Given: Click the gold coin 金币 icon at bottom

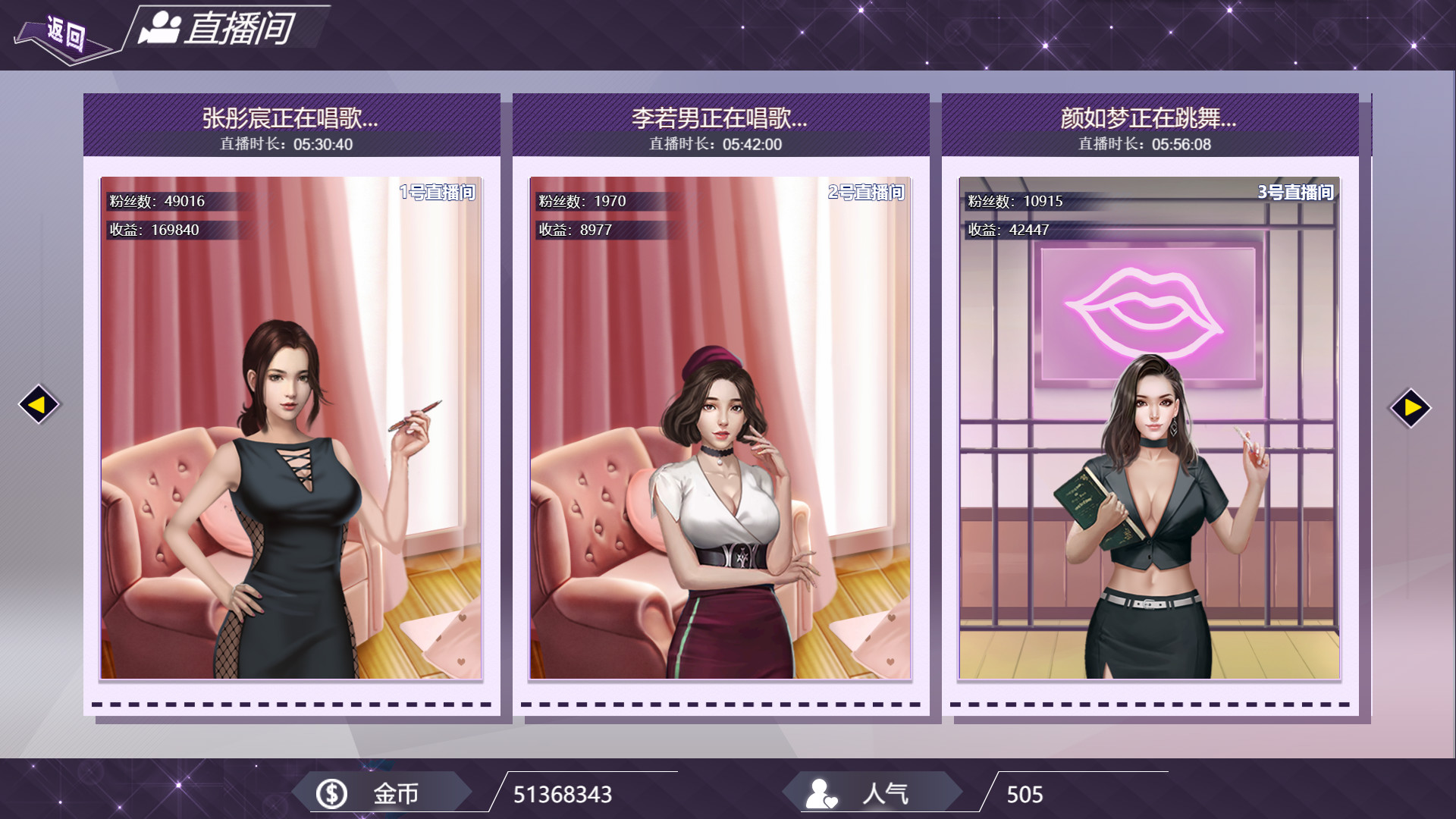Looking at the screenshot, I should click(x=330, y=793).
